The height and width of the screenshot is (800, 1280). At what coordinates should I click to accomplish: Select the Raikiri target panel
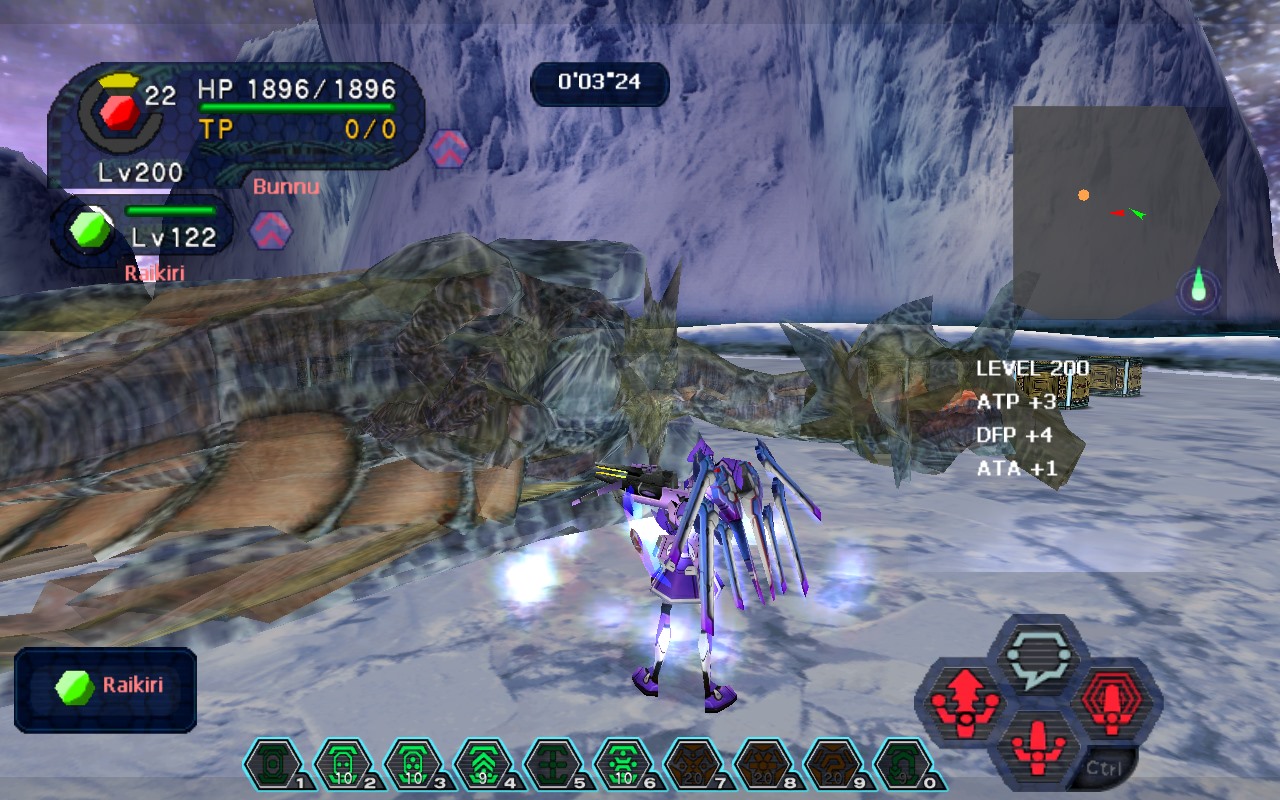[x=106, y=688]
